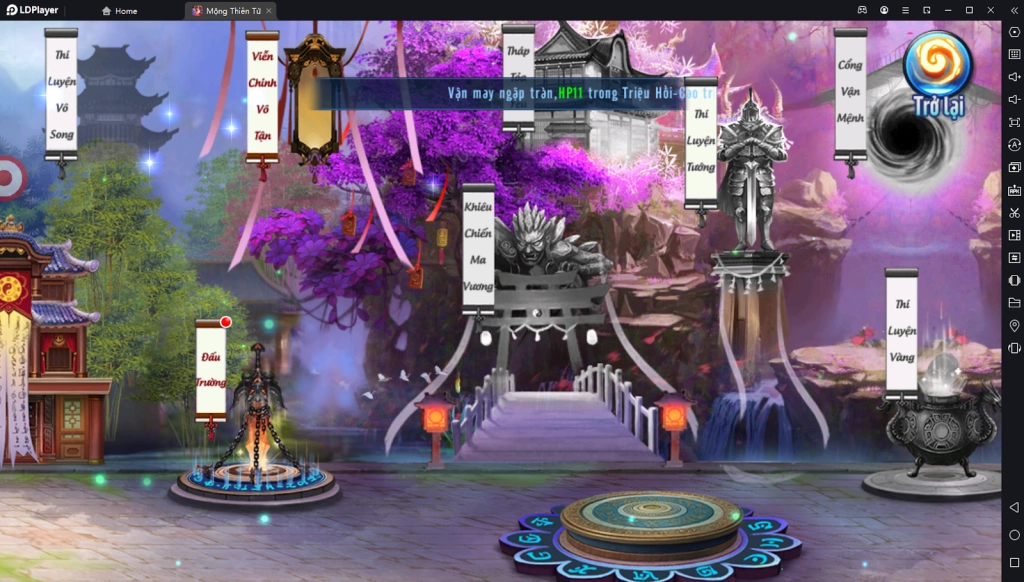Select the Viễn Chinh Vô Tận scroll
1024x582 pixels.
(262, 97)
